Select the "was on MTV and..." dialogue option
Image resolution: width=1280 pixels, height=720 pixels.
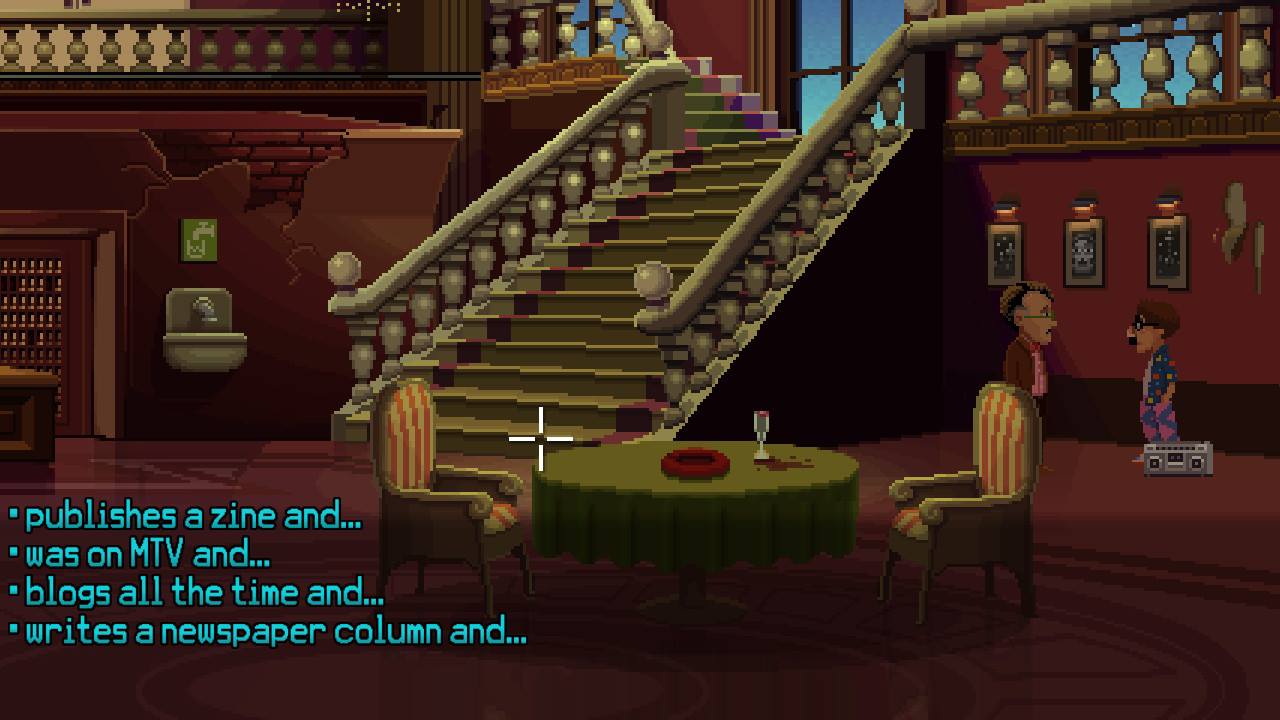pyautogui.click(x=147, y=555)
